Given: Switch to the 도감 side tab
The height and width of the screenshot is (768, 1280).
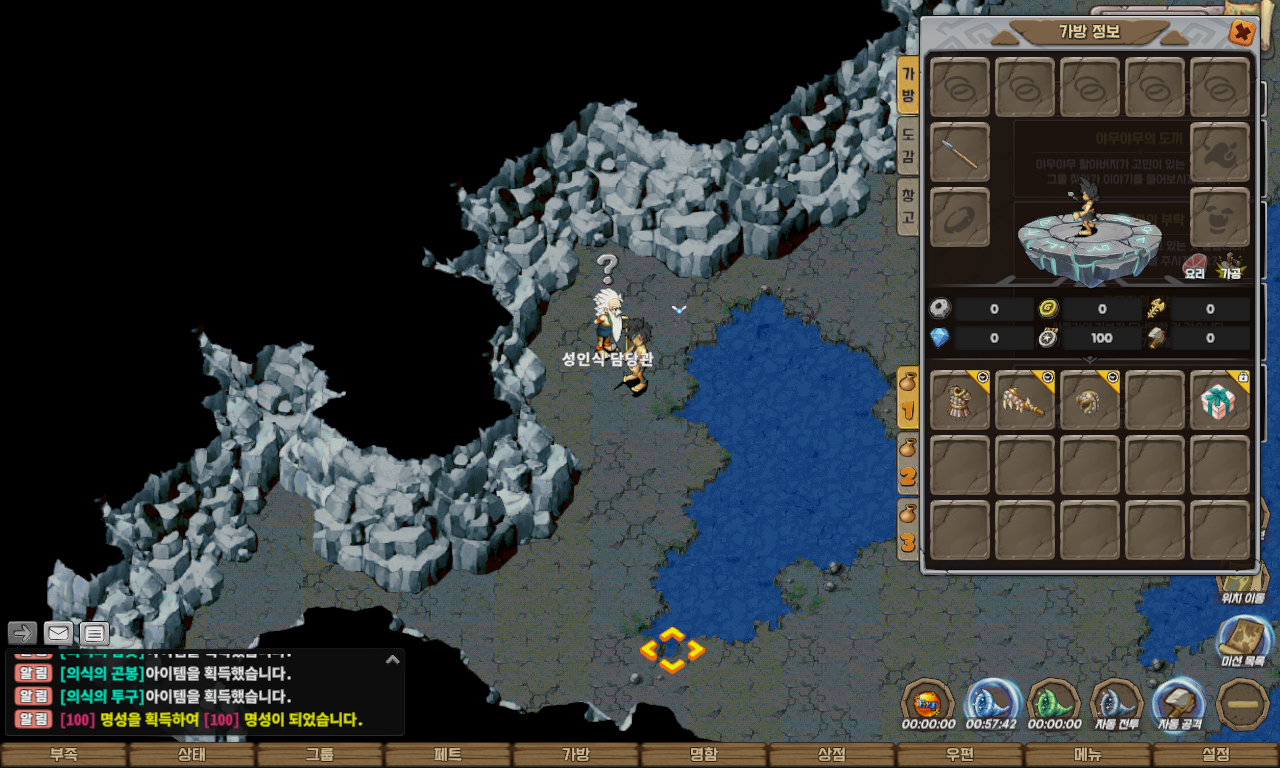Looking at the screenshot, I should tap(908, 144).
